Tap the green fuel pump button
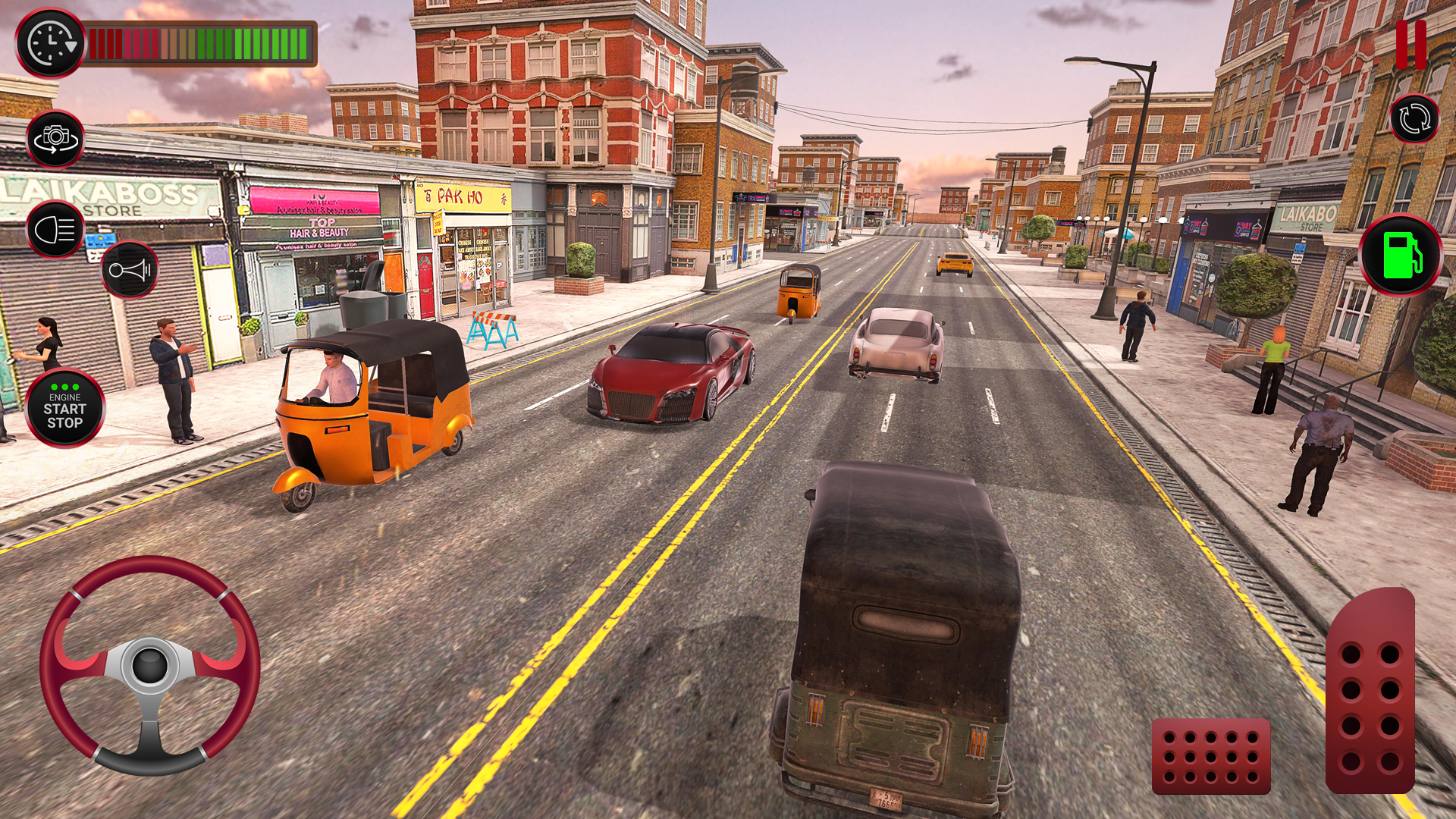 (x=1401, y=255)
